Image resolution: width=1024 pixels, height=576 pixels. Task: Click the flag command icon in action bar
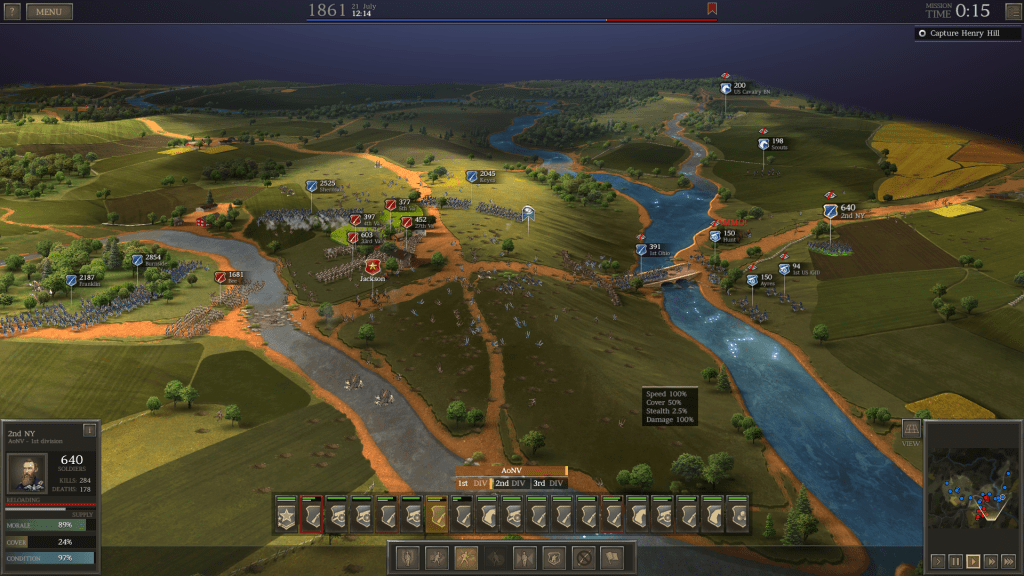[612, 558]
